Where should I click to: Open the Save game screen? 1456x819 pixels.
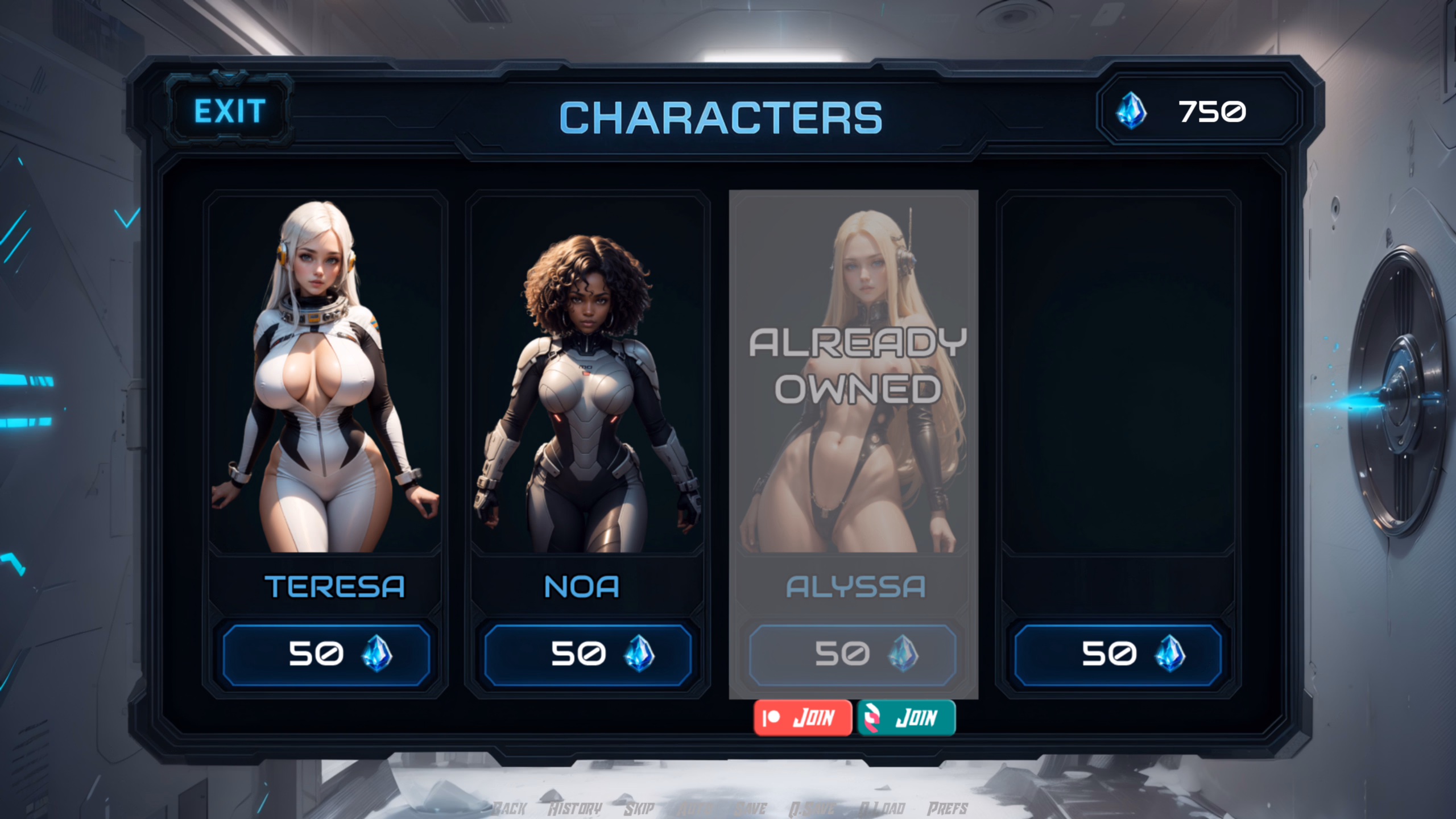(751, 808)
